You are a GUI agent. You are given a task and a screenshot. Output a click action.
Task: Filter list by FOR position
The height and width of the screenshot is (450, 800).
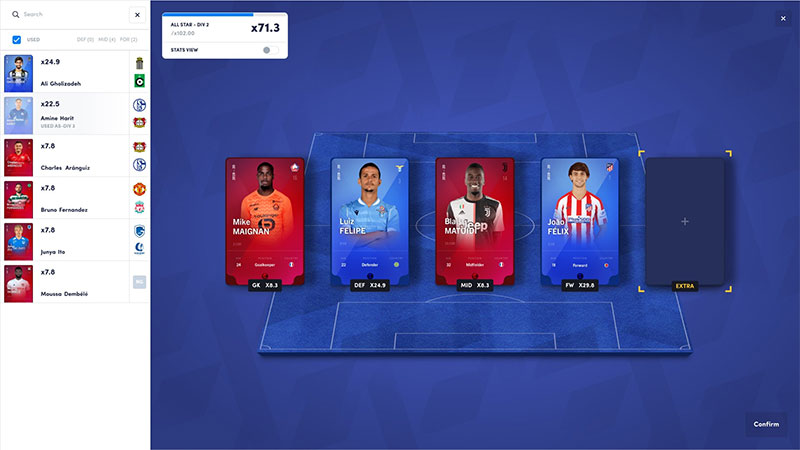[x=128, y=40]
